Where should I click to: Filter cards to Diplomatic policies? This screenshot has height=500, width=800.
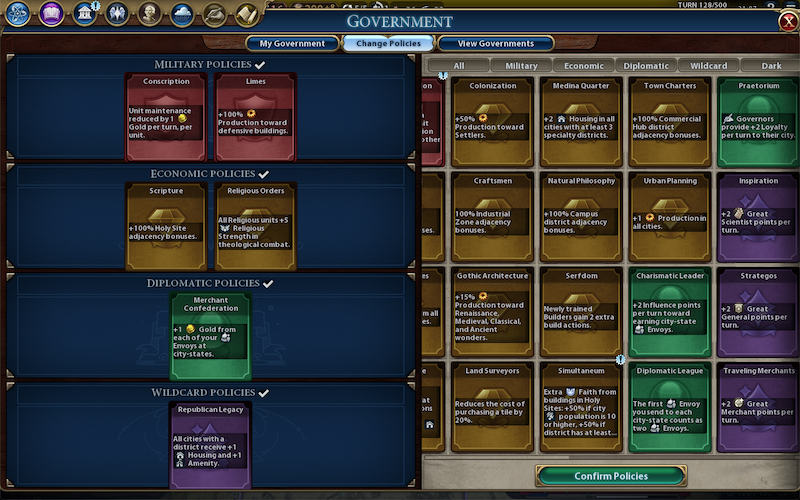pyautogui.click(x=646, y=66)
